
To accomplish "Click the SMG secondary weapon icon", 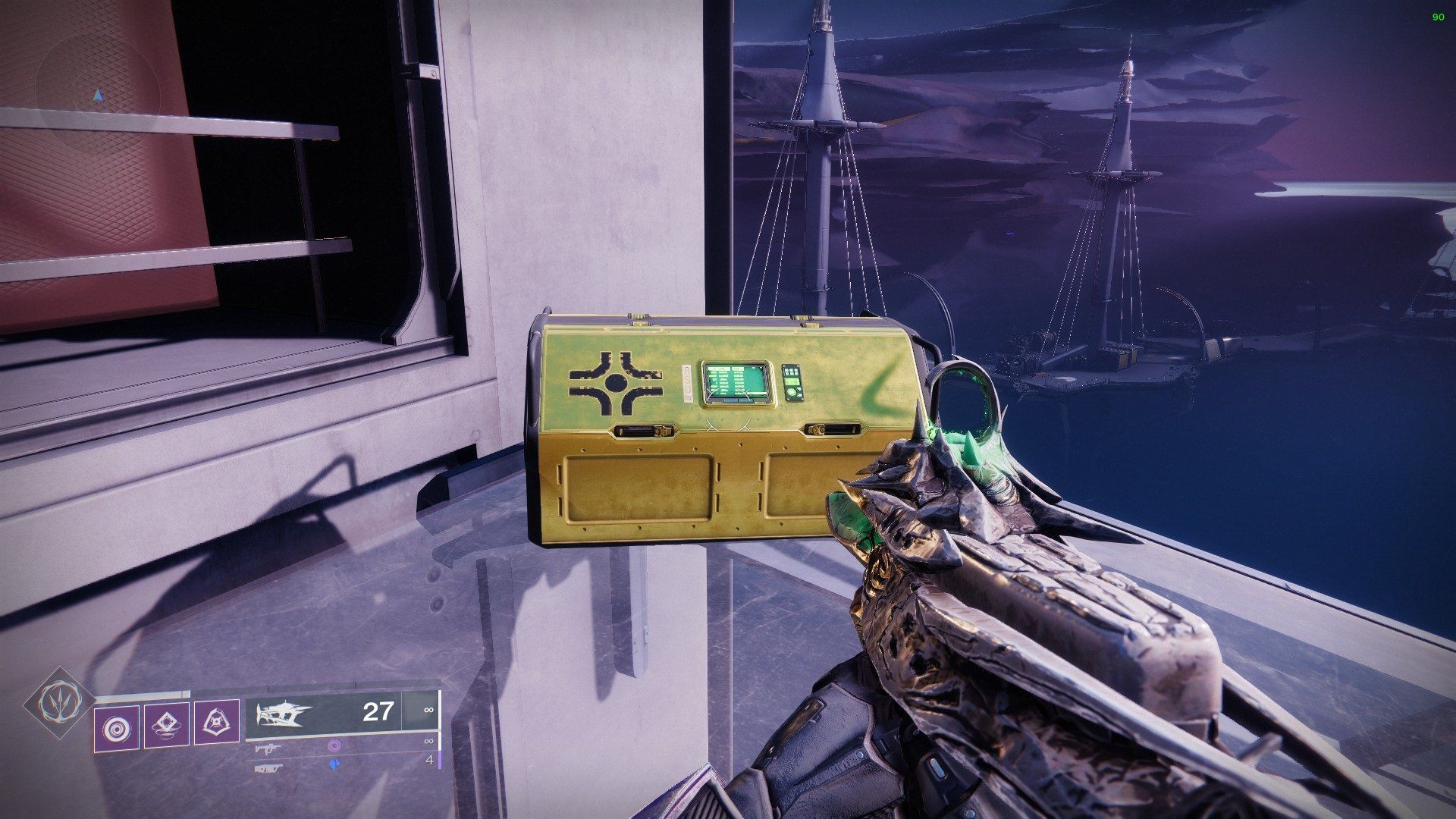I will (268, 749).
